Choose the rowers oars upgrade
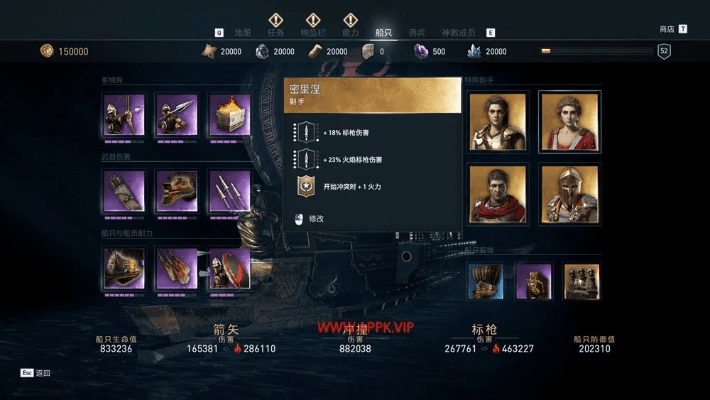This screenshot has width=710, height=400. 176,268
